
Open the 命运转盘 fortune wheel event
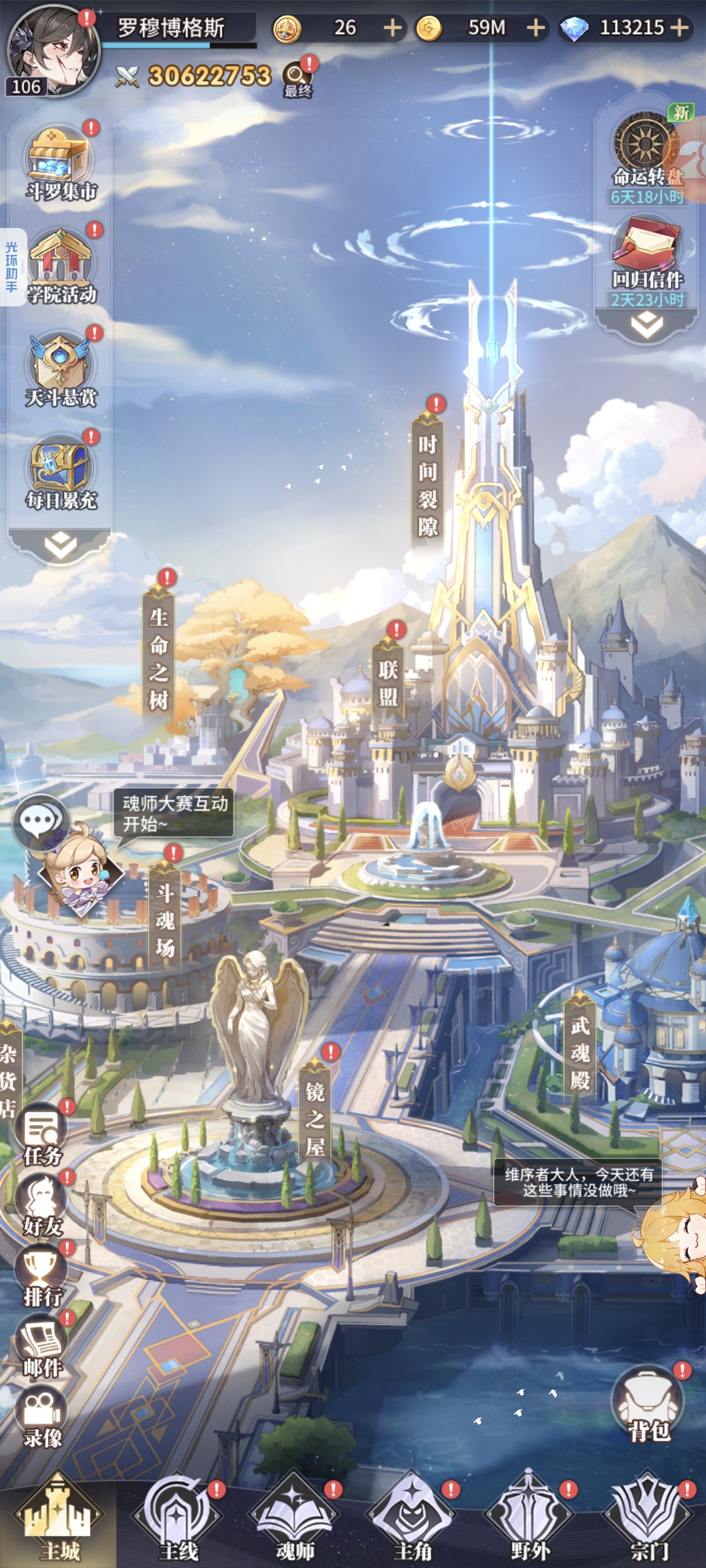click(x=647, y=154)
